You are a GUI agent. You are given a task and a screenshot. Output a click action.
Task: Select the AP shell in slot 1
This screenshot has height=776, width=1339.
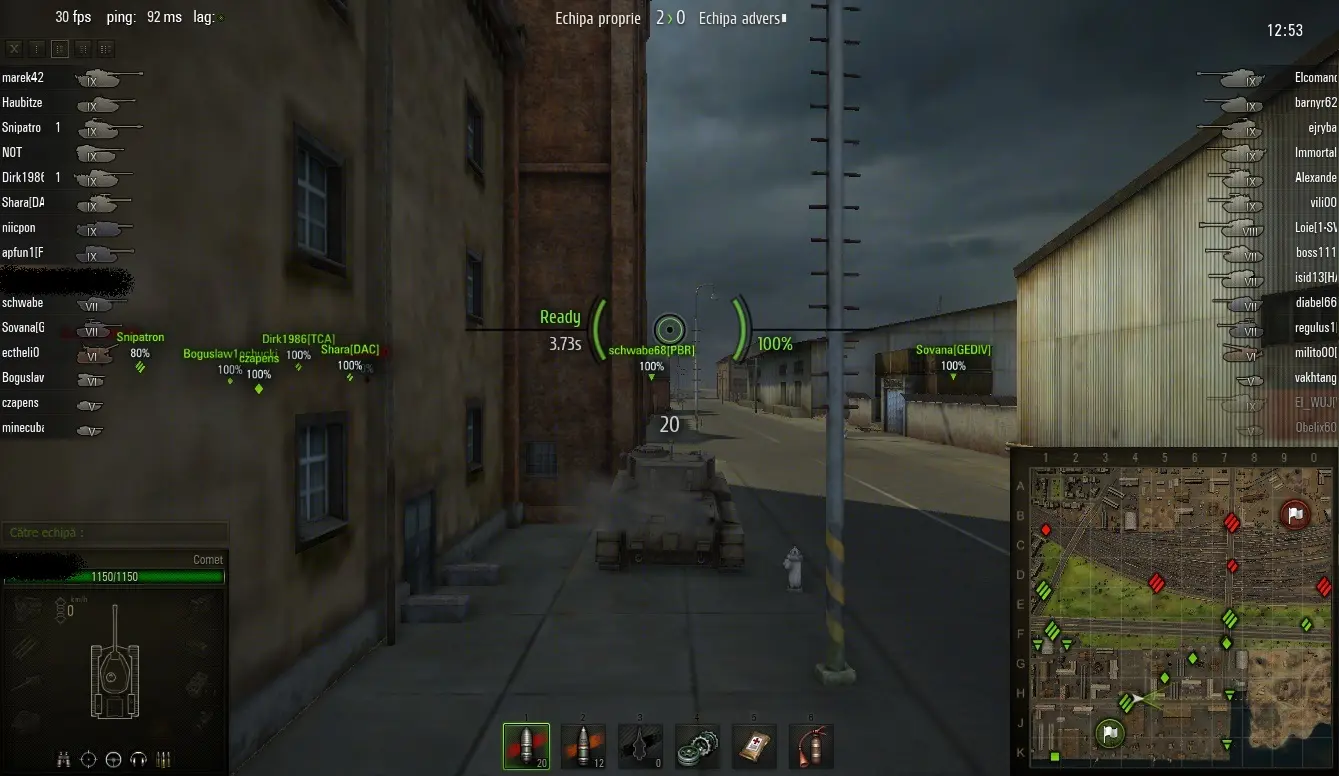(x=526, y=746)
